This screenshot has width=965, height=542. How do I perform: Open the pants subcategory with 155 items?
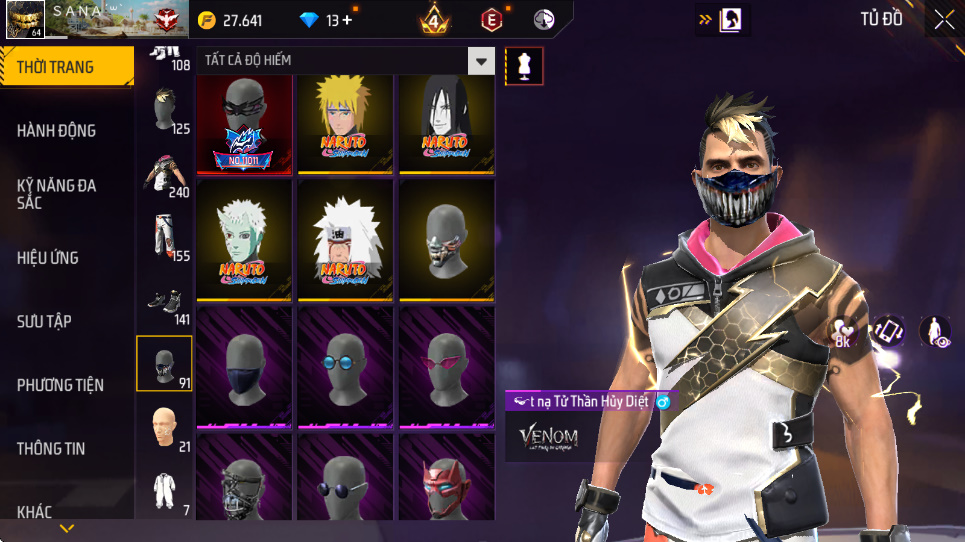(164, 236)
